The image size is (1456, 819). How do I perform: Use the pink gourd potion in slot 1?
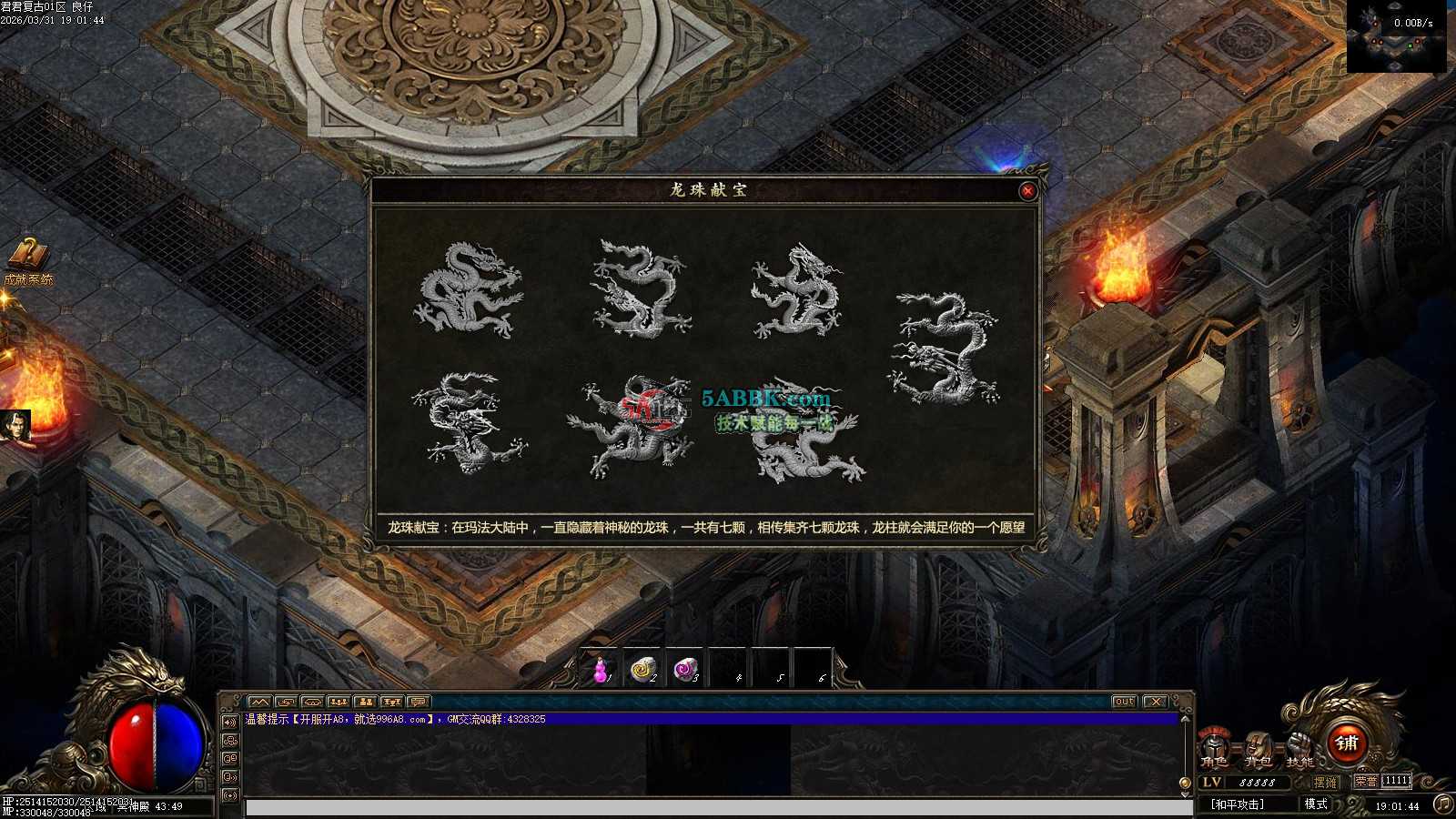600,671
